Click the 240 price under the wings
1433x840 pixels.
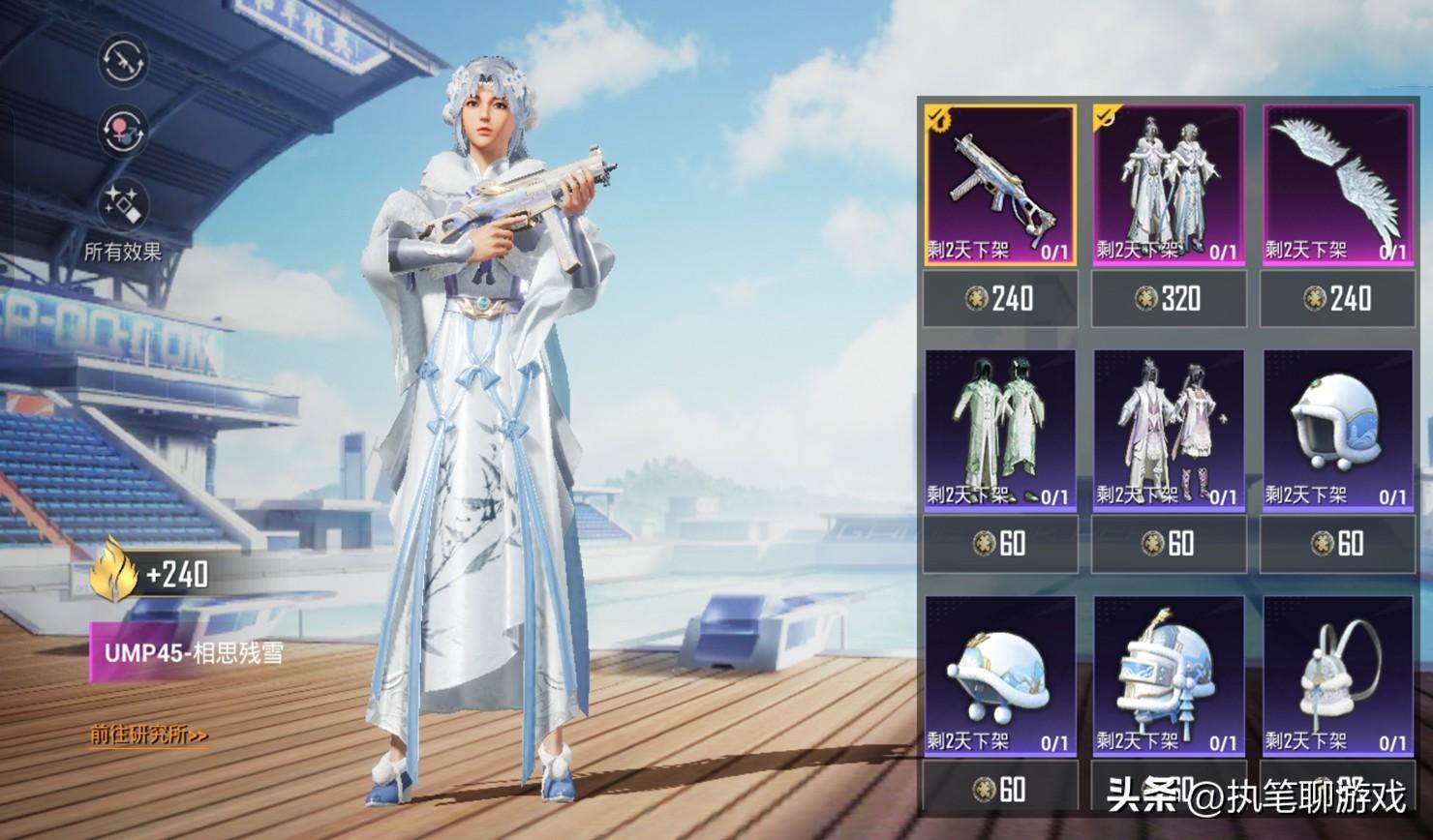coord(1337,298)
